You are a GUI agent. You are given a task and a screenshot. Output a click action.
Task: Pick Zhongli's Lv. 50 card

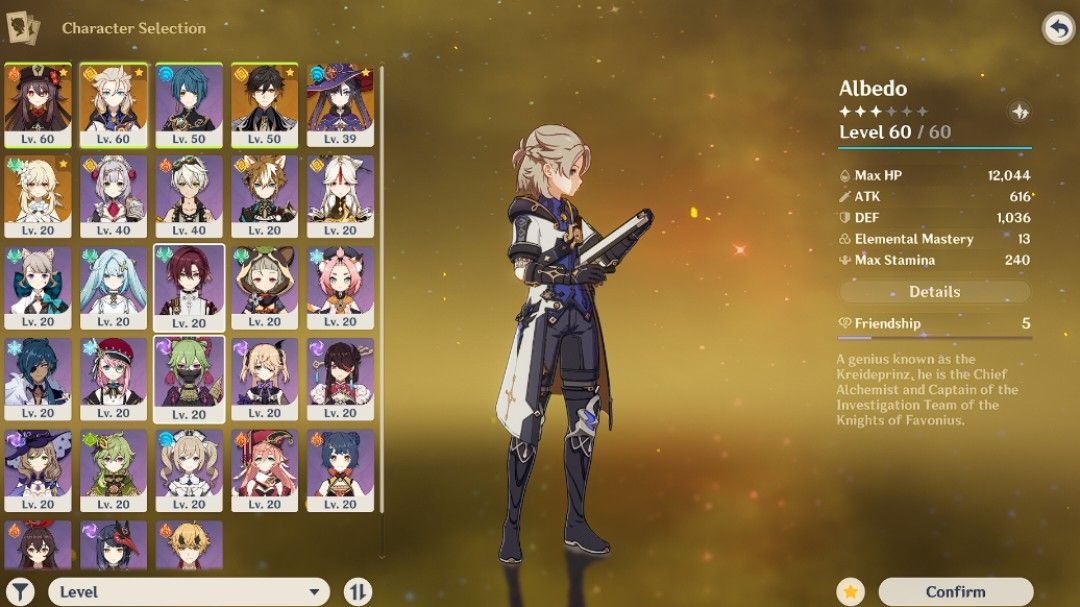click(265, 104)
